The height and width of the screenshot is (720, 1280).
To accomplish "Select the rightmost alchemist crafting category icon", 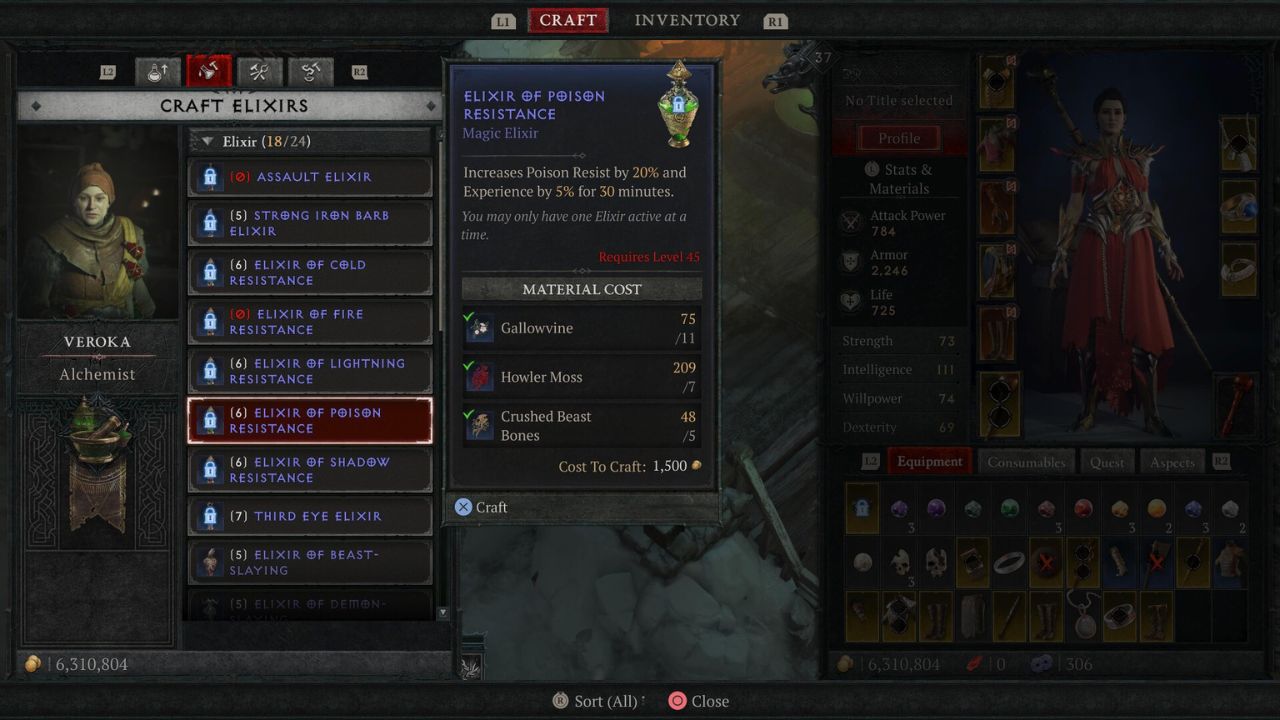I will coord(309,72).
